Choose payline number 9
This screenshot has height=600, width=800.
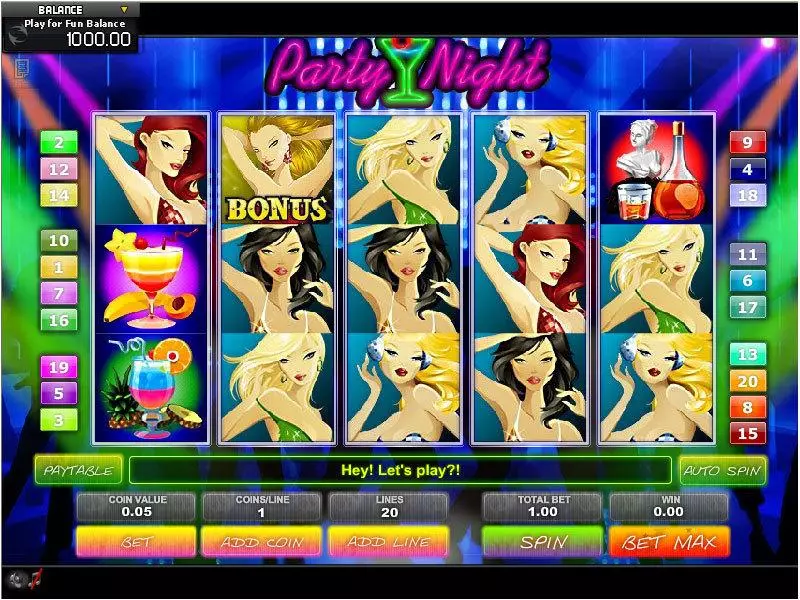click(x=747, y=142)
